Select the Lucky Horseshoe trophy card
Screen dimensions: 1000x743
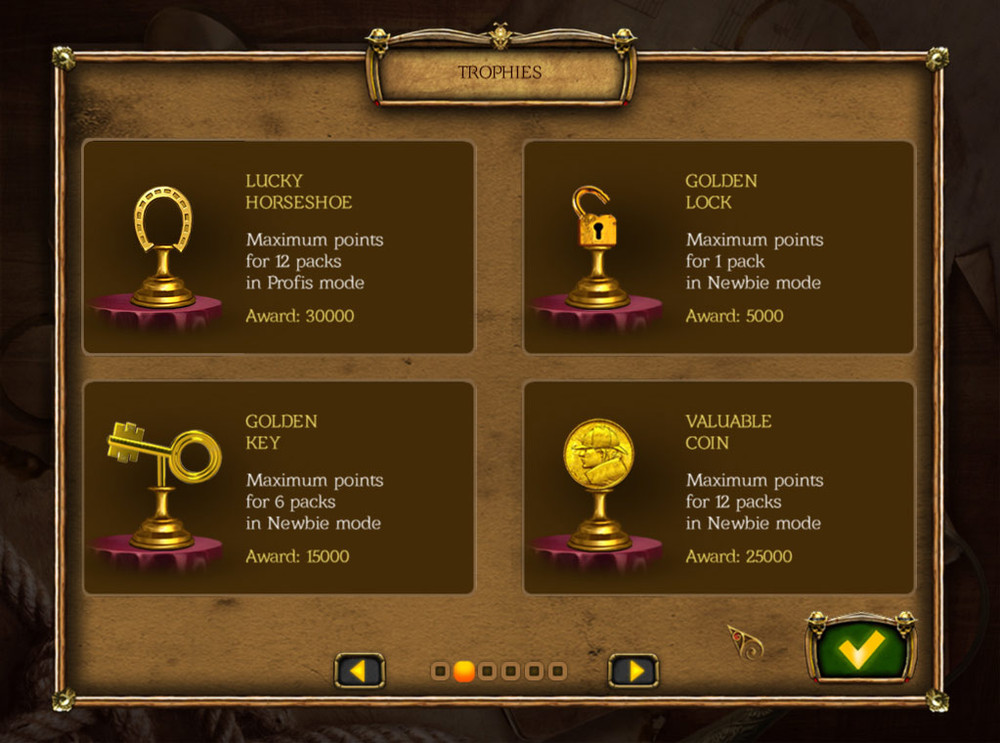pos(278,247)
